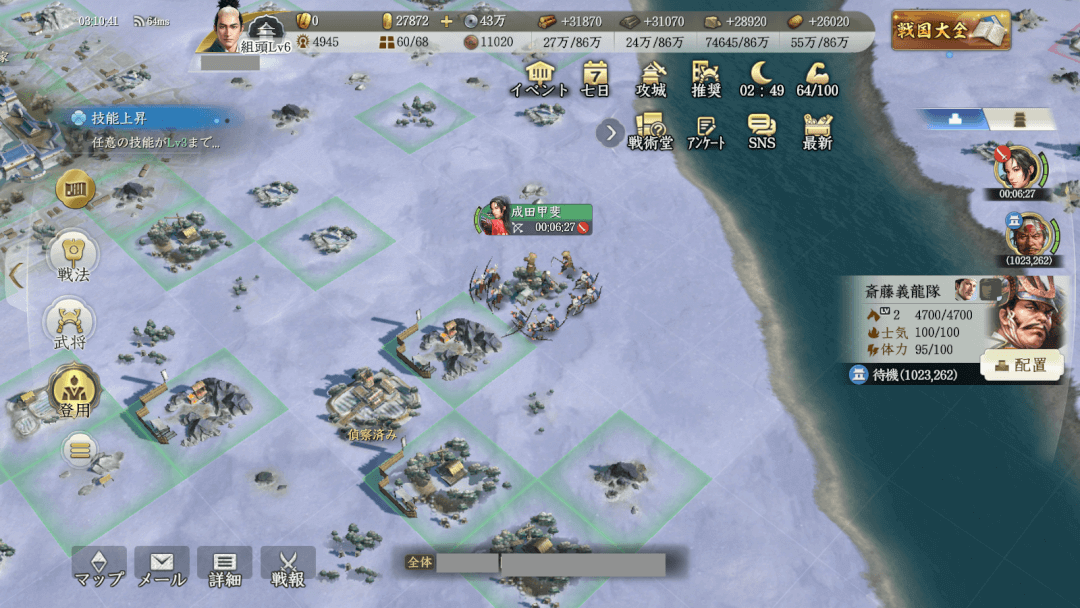
Task: Open the 攻城 siege menu
Action: tap(651, 78)
